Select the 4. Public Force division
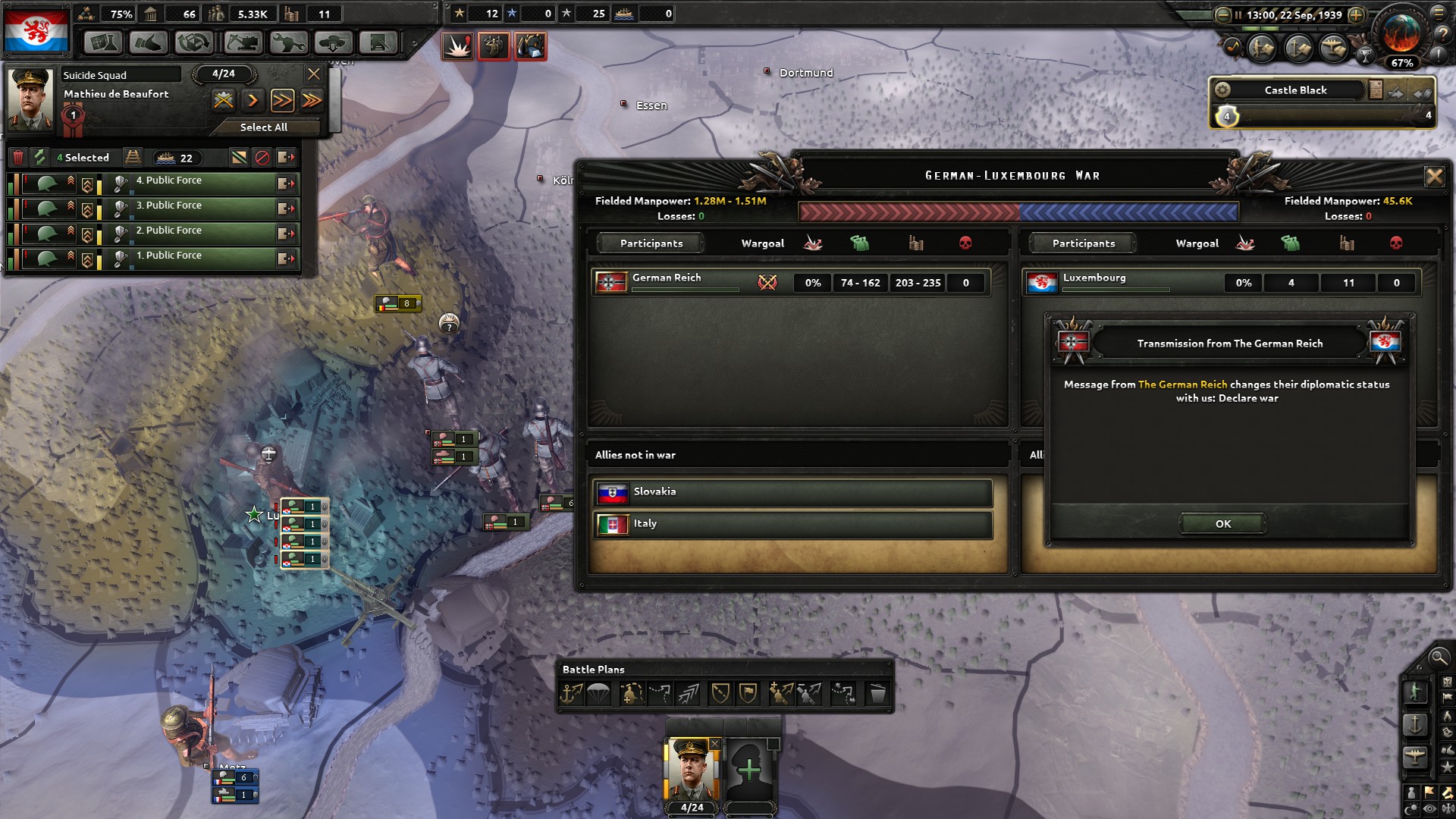Screen dimensions: 1456x819 tap(201, 182)
